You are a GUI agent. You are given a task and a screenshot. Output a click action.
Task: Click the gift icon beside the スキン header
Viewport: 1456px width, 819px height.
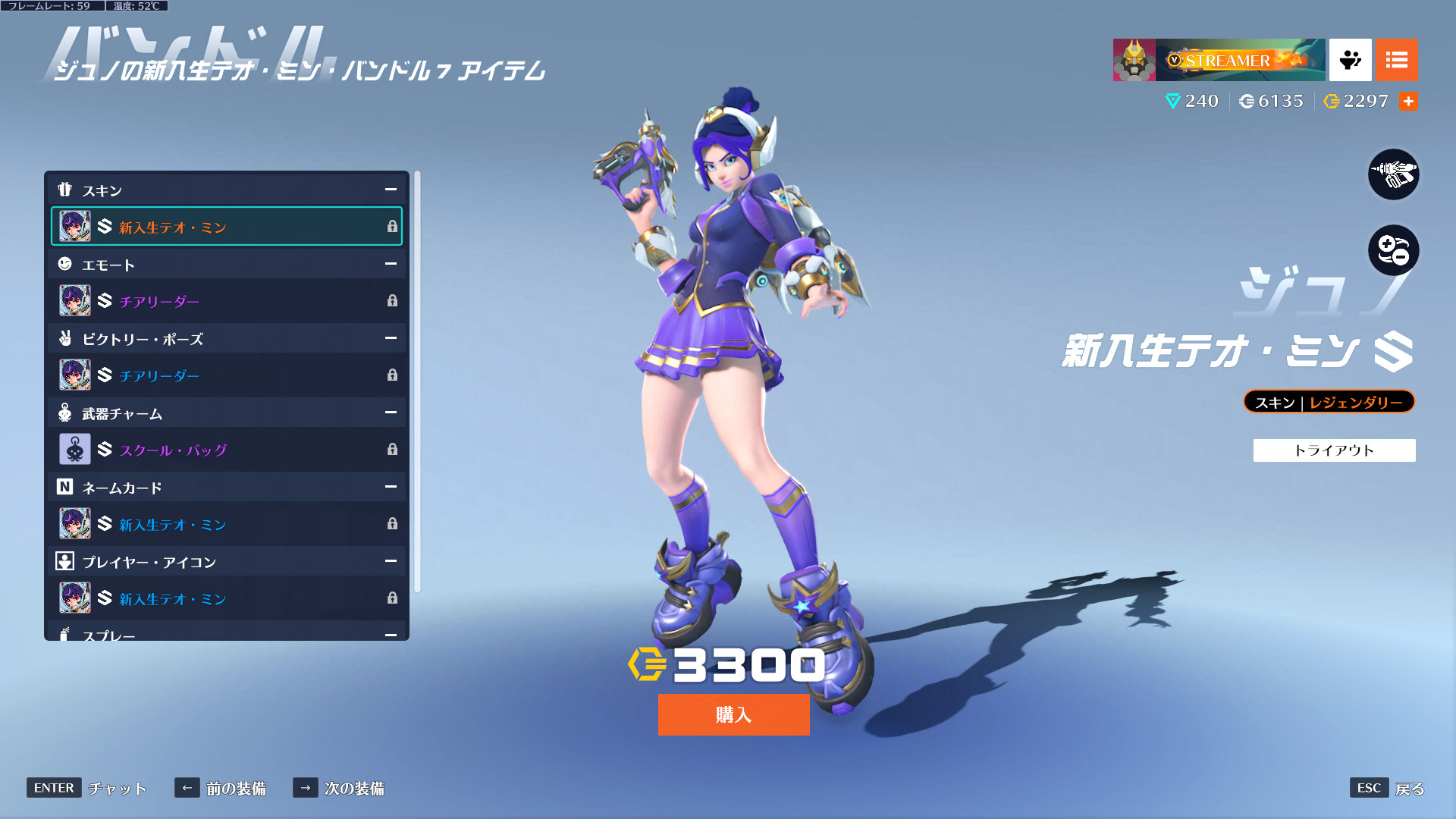click(x=66, y=190)
